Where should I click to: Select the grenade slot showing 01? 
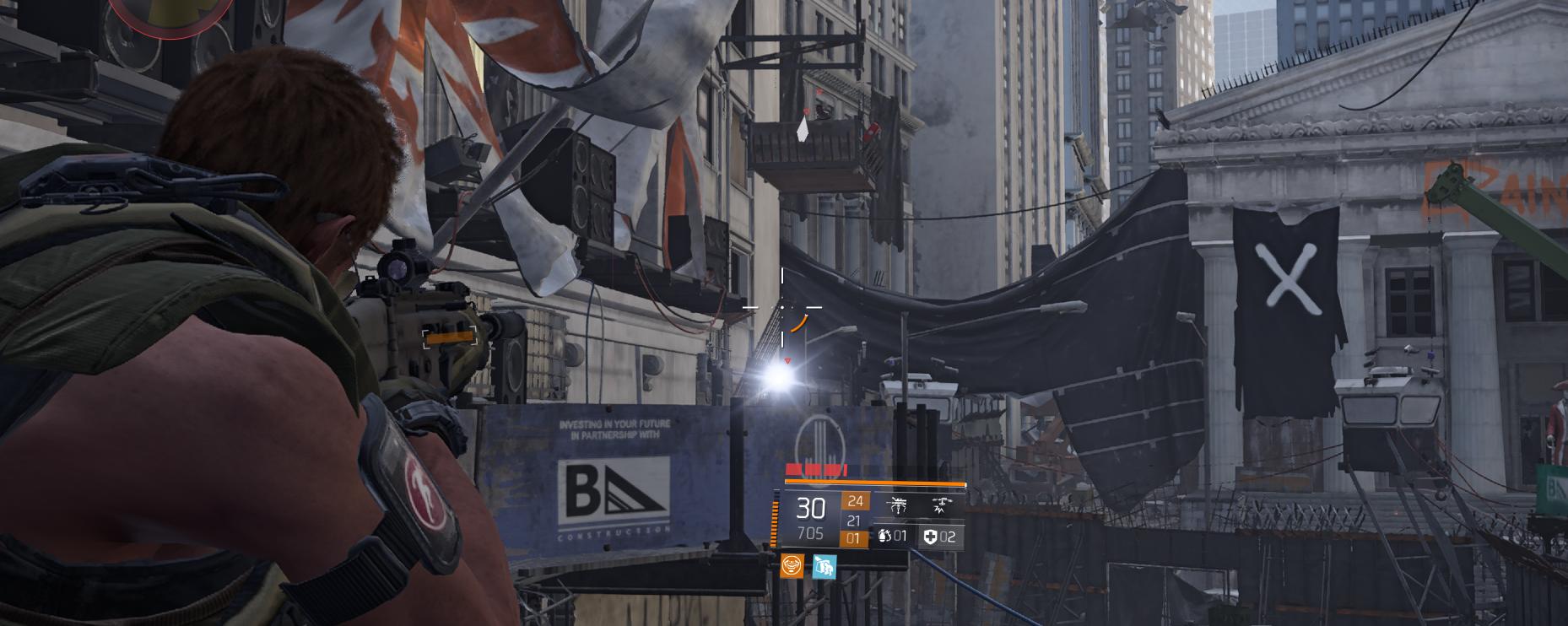(x=892, y=537)
